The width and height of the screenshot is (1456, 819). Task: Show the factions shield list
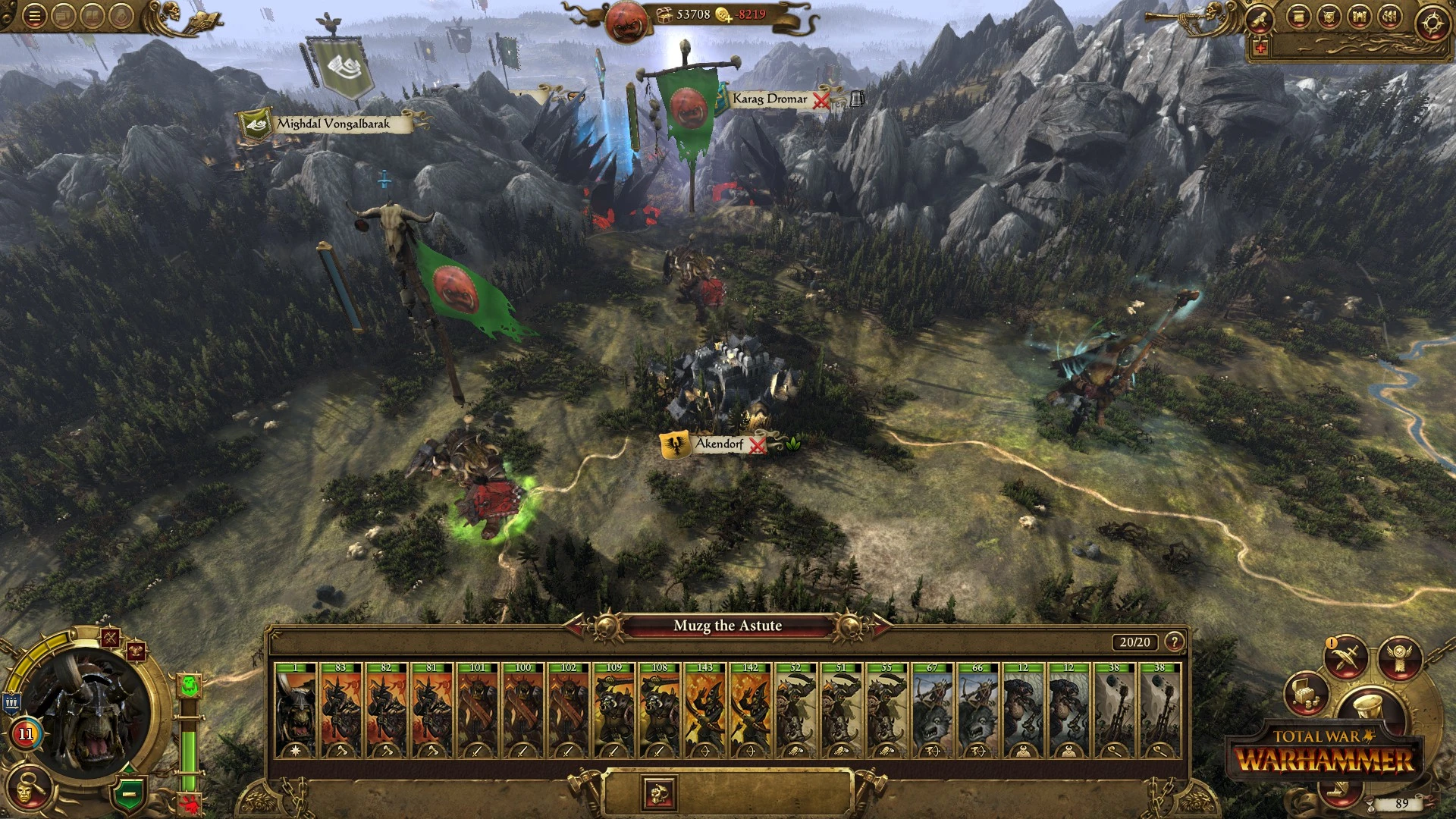1329,18
